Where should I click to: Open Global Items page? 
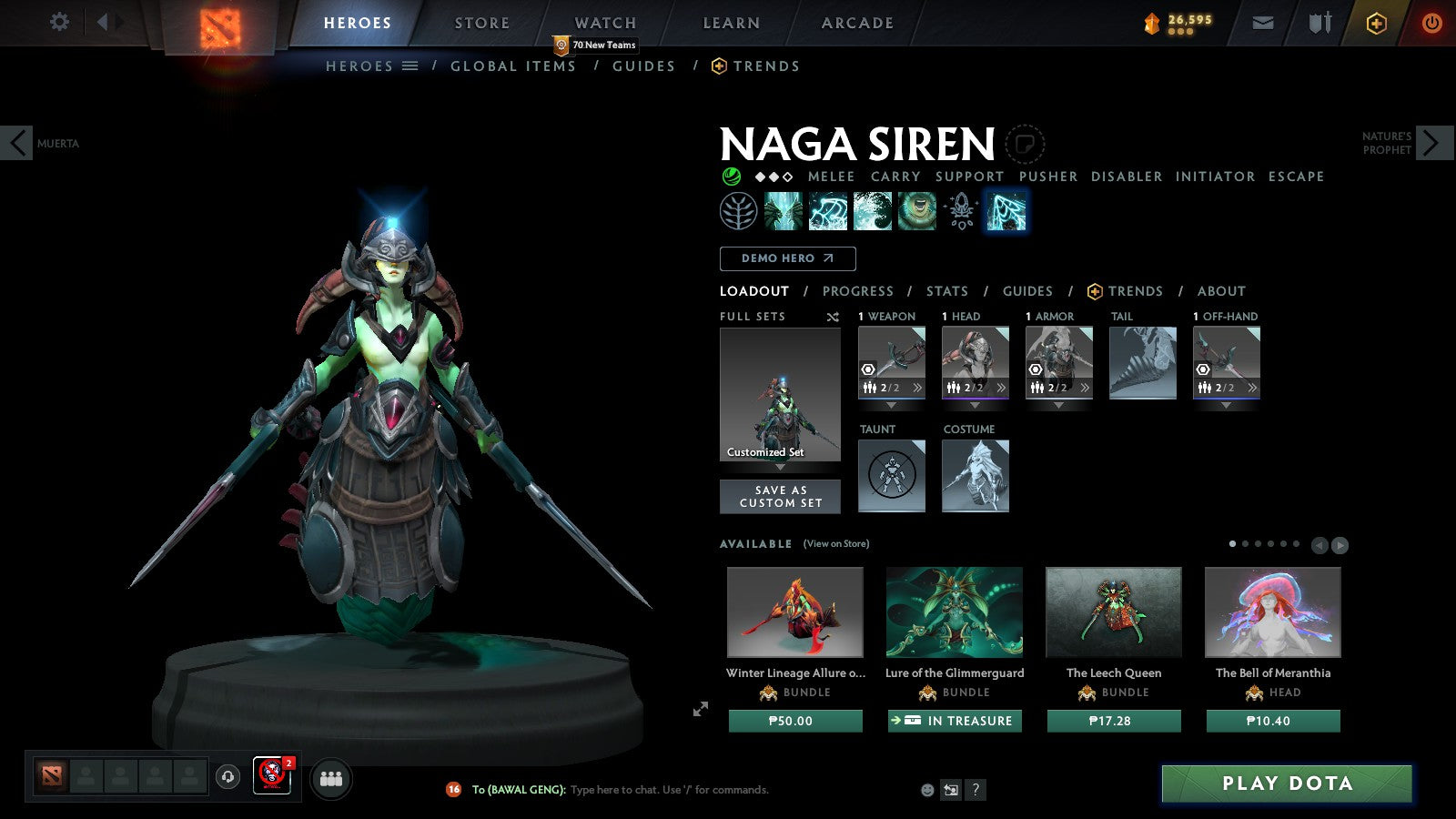(x=512, y=66)
